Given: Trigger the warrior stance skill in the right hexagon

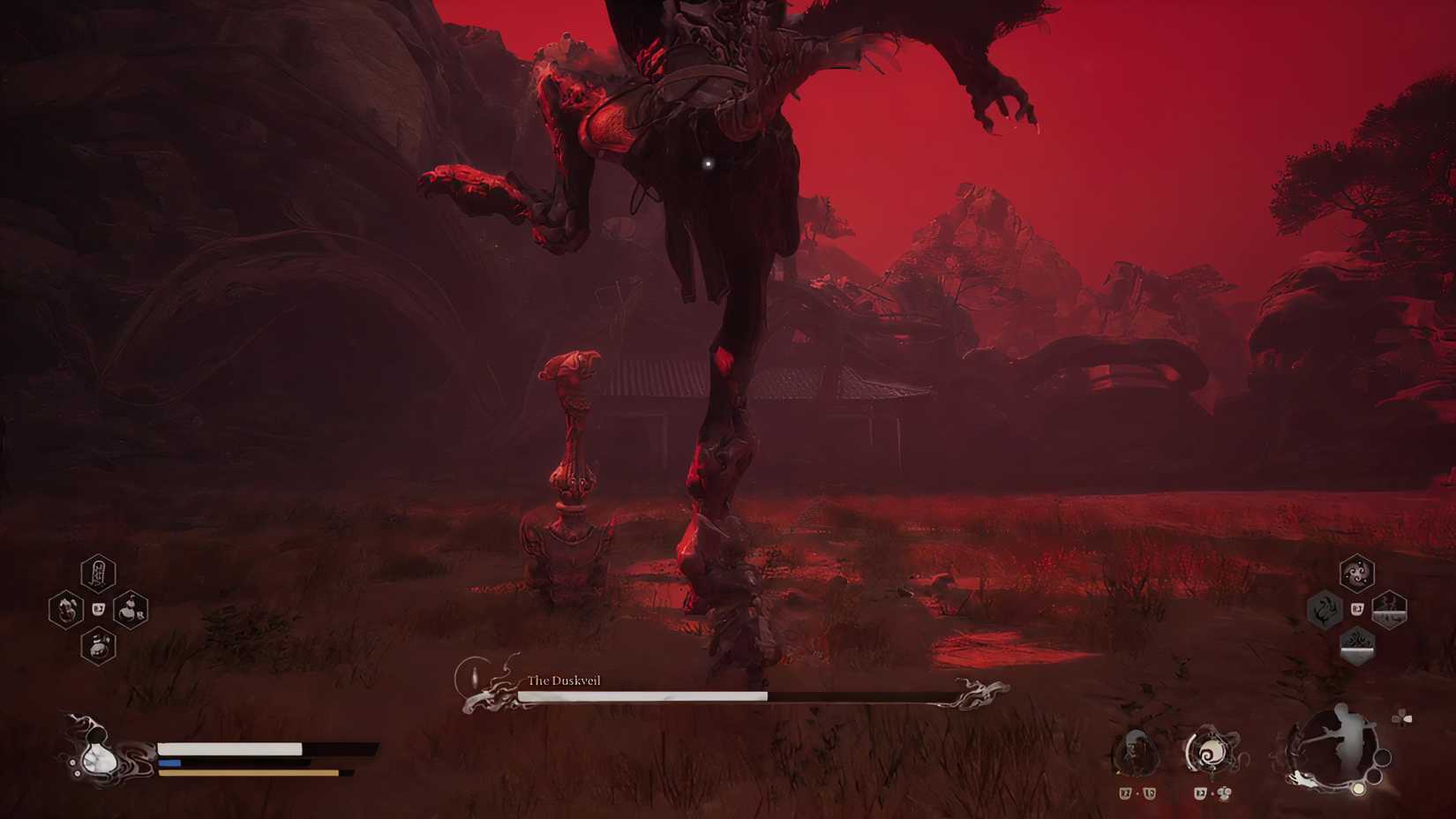Looking at the screenshot, I should [1388, 609].
